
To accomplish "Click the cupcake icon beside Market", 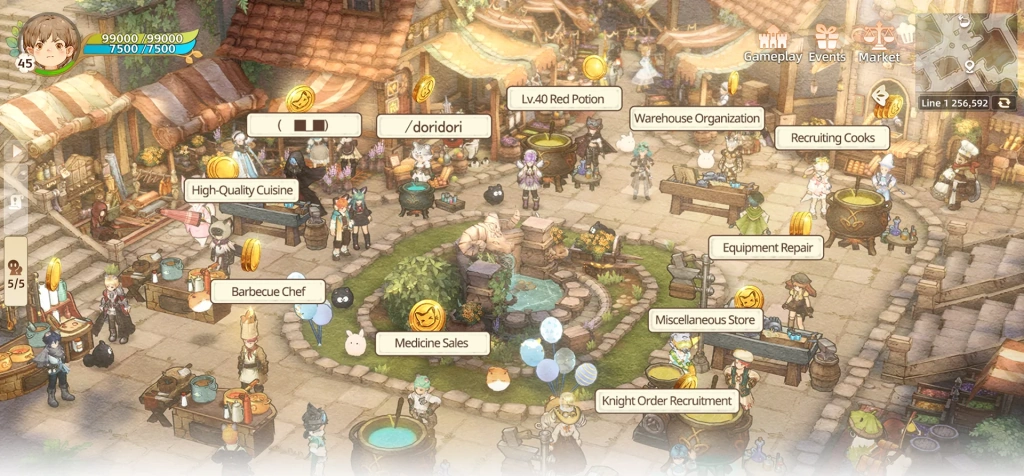I will click(x=906, y=33).
